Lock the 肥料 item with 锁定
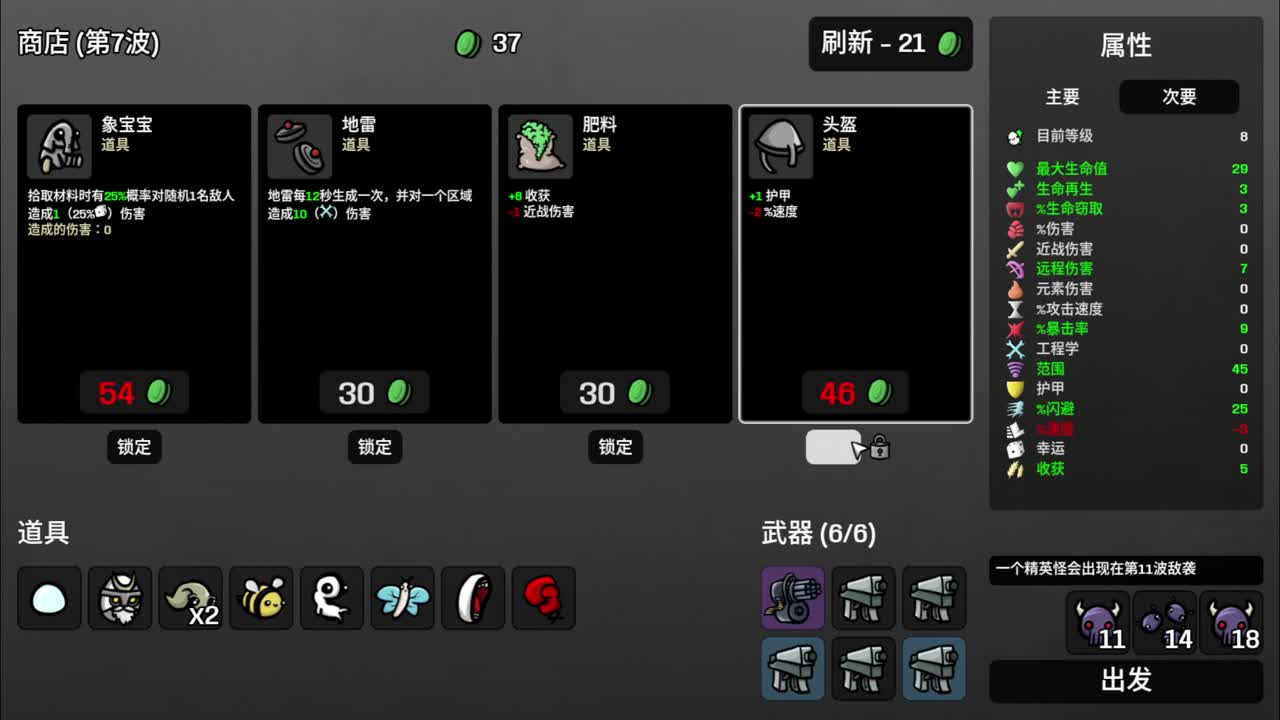This screenshot has height=720, width=1280. (x=615, y=447)
